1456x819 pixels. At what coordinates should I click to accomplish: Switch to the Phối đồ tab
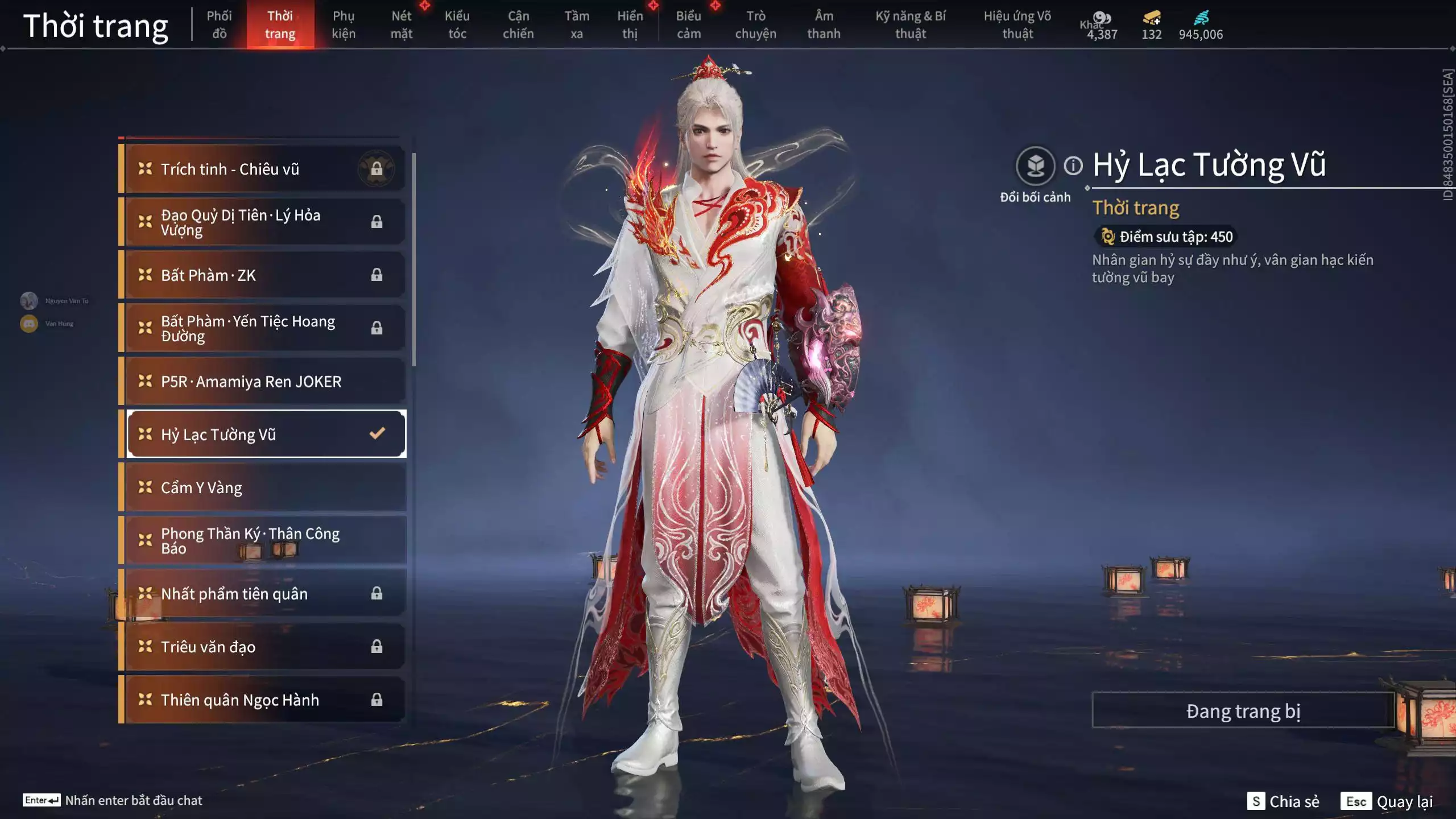(x=219, y=25)
